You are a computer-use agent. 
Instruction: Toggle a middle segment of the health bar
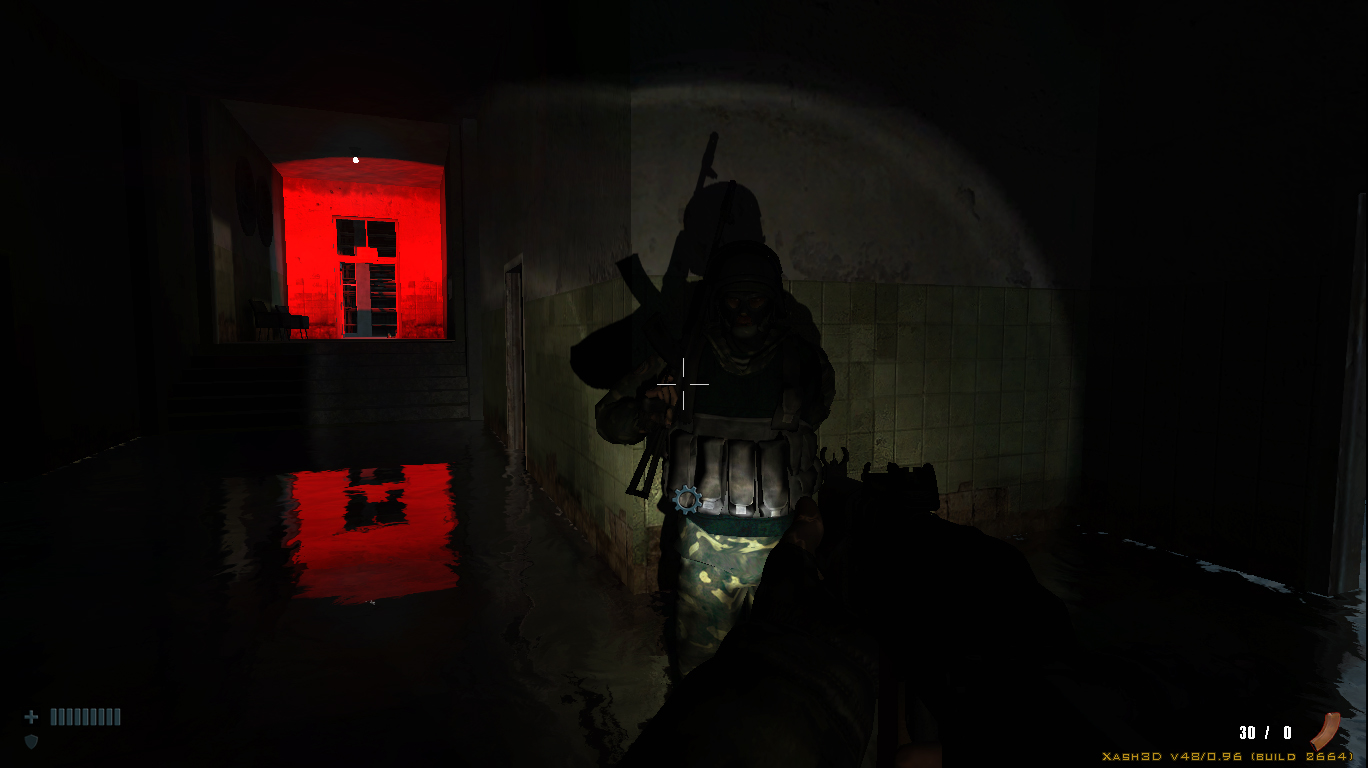[83, 716]
